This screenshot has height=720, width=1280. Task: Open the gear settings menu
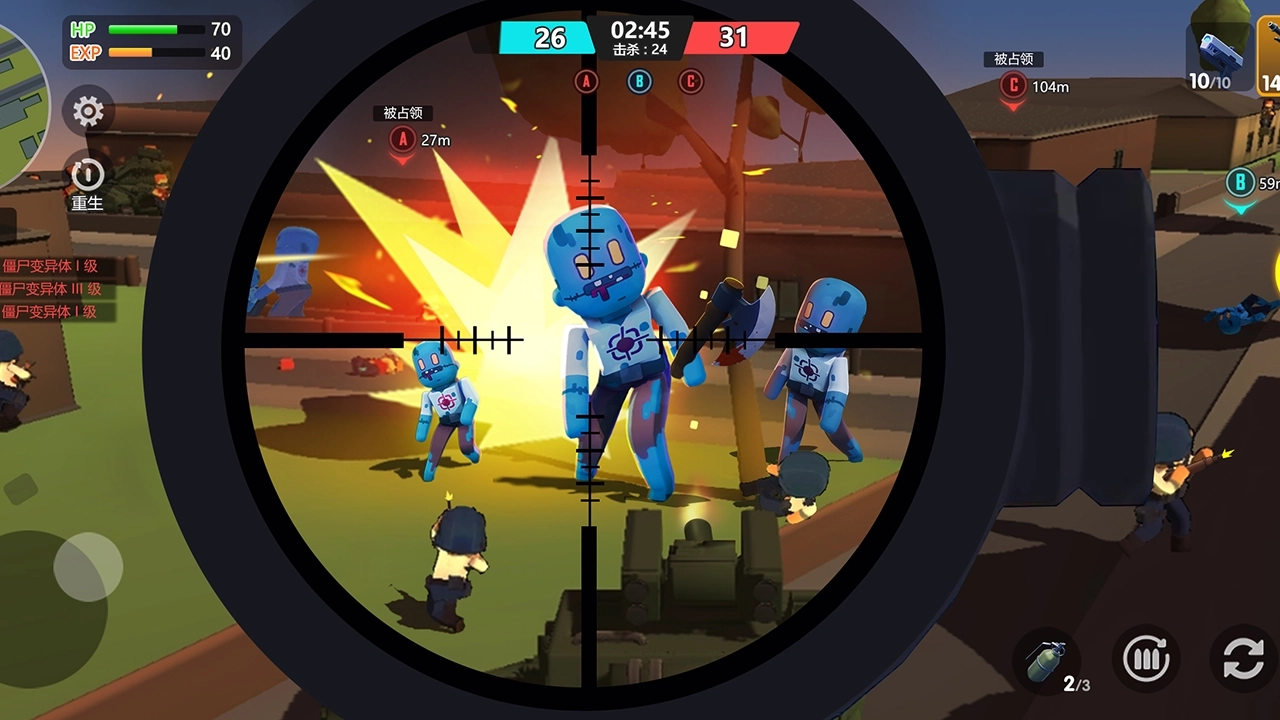point(88,111)
